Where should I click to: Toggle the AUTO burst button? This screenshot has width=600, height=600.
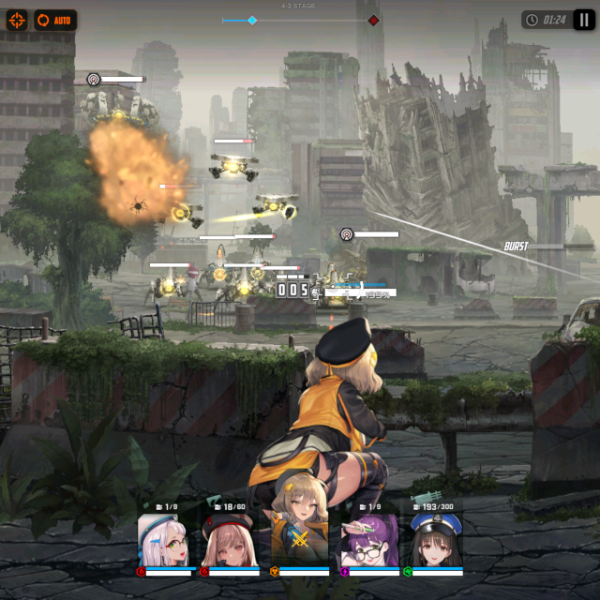click(56, 20)
